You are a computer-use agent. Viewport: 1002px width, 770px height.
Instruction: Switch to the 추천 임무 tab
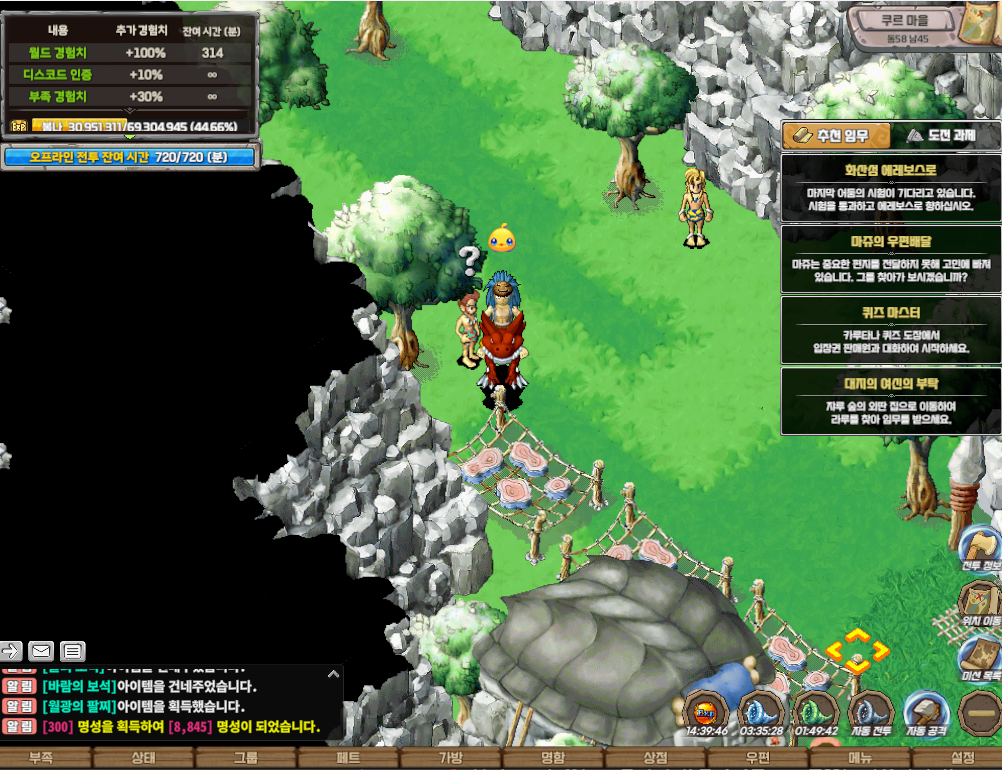point(826,136)
